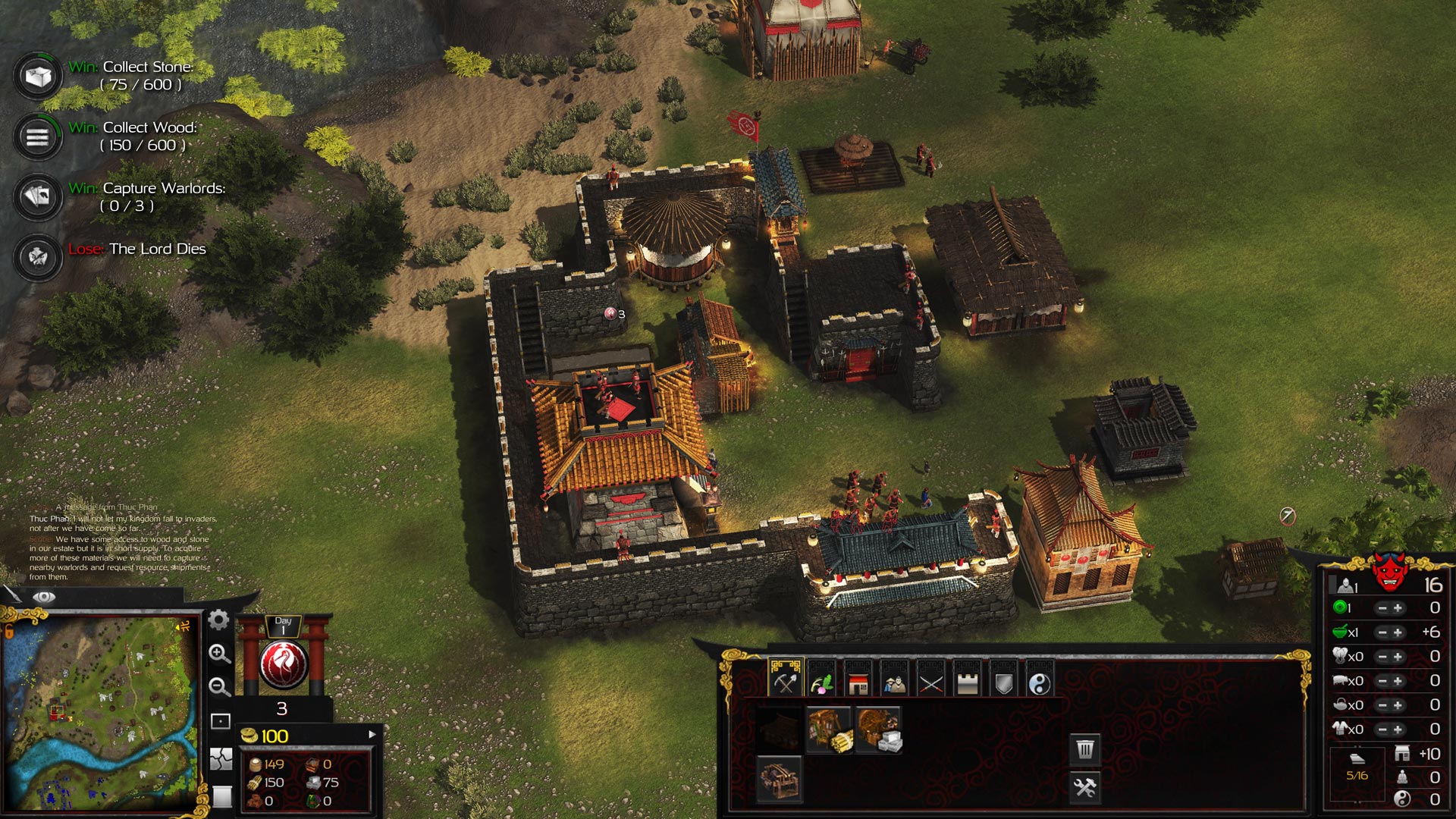Select the stone quarry building
The width and height of the screenshot is (1456, 819).
click(x=878, y=730)
